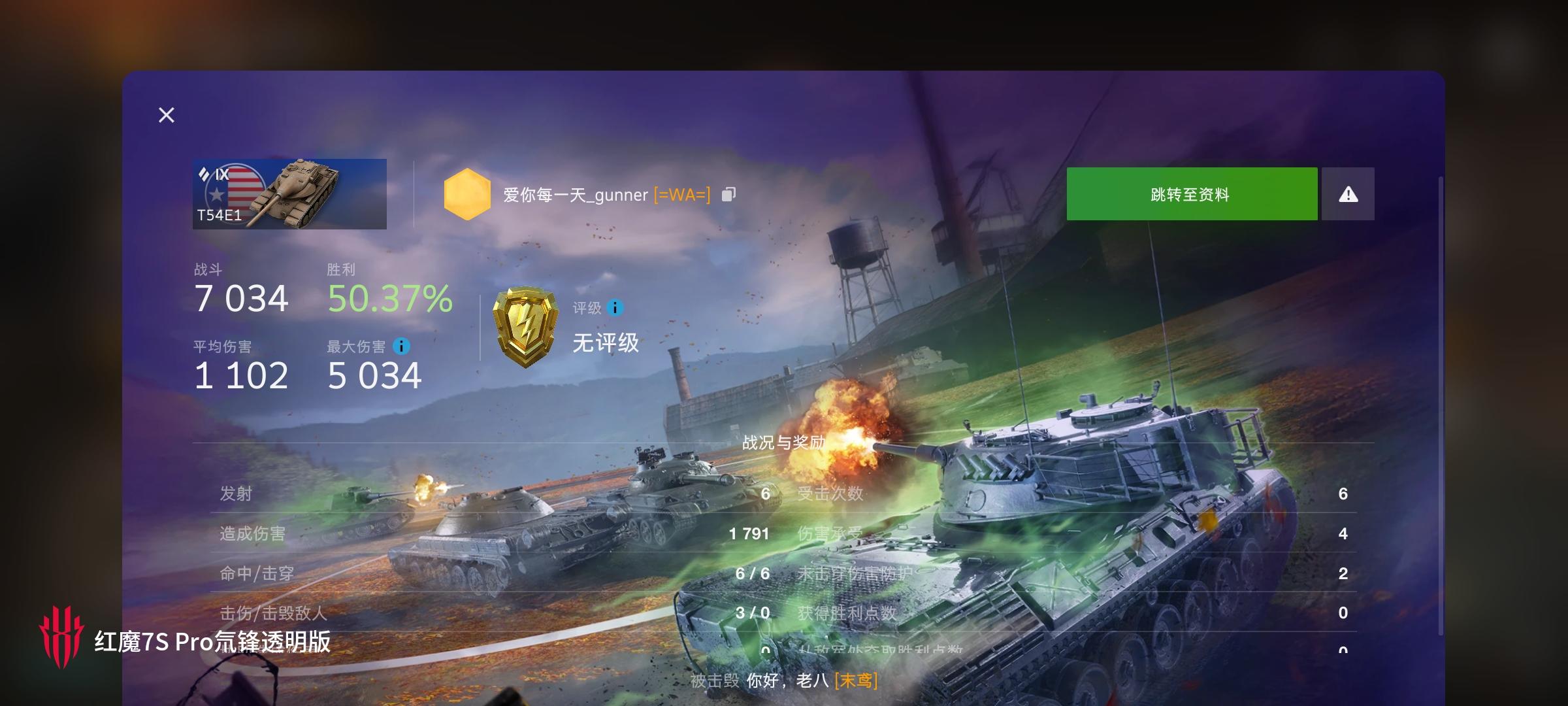Click the 造成伤害 damage dealt value 1 791
Viewport: 1568px width, 706px height.
(749, 533)
